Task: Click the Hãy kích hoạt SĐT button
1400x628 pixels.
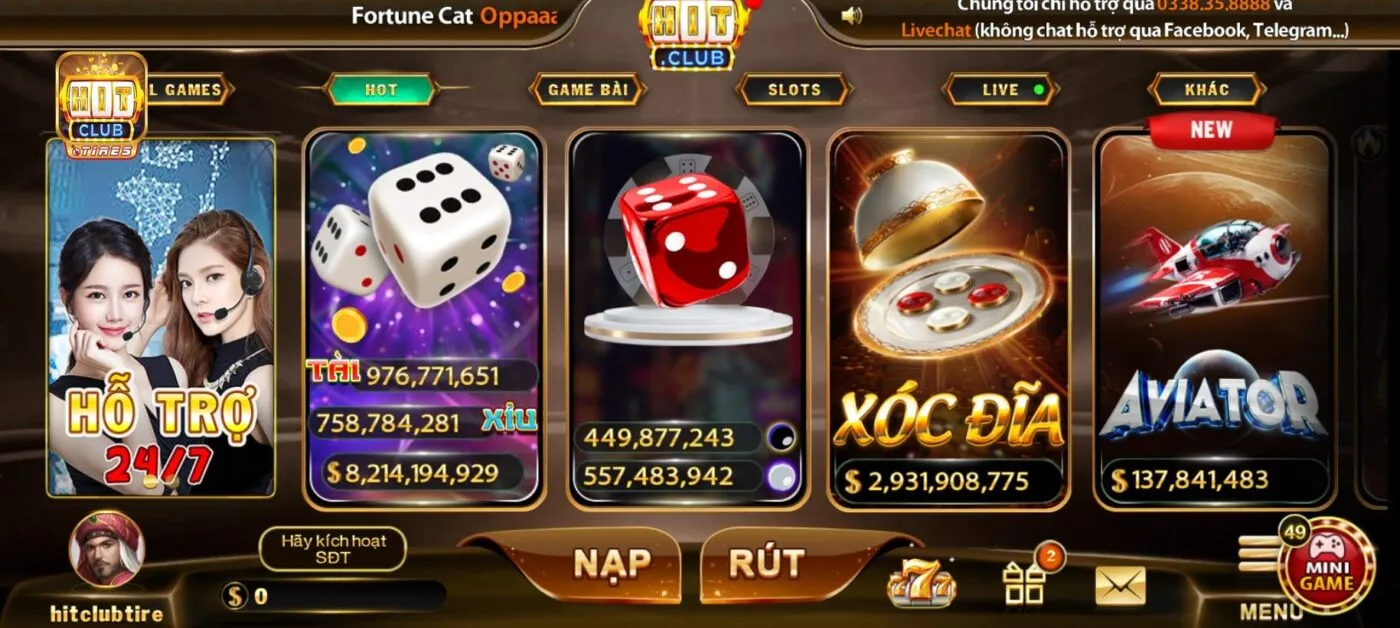Action: (x=332, y=549)
